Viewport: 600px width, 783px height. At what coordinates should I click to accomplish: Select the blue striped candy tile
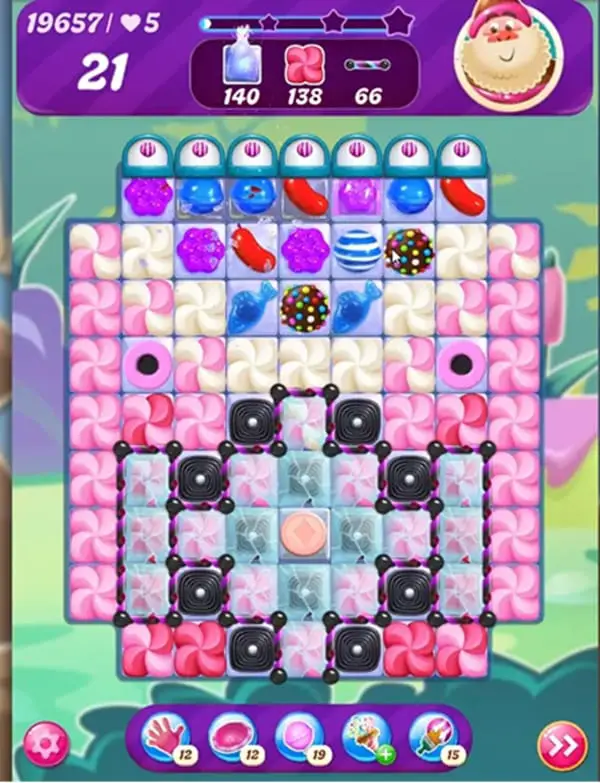tap(357, 249)
